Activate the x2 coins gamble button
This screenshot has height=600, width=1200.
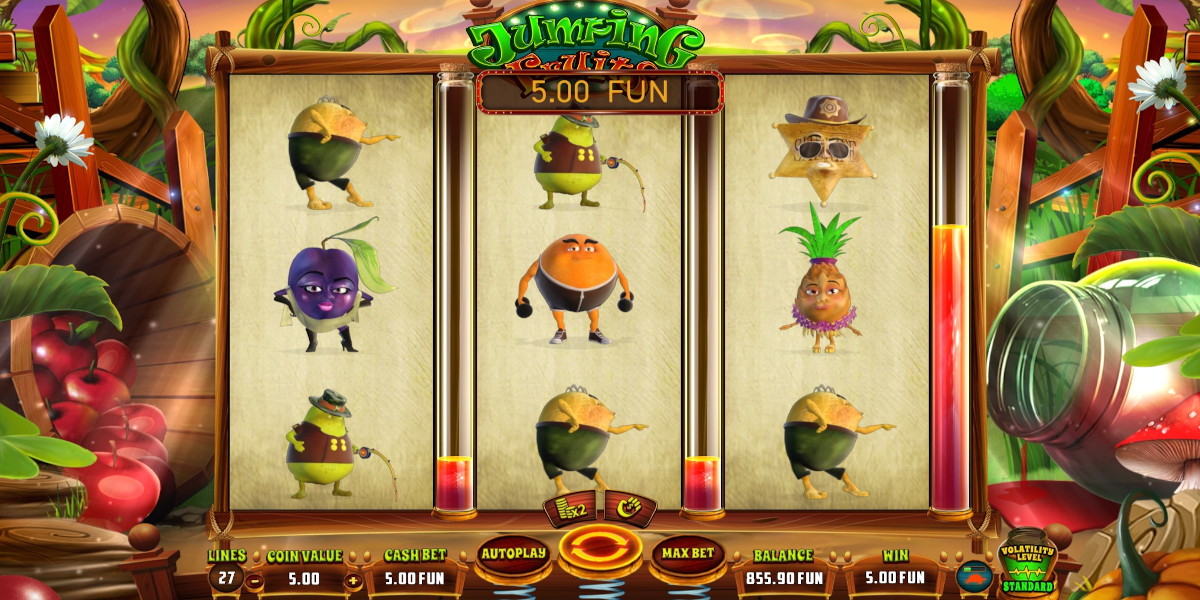click(x=571, y=508)
